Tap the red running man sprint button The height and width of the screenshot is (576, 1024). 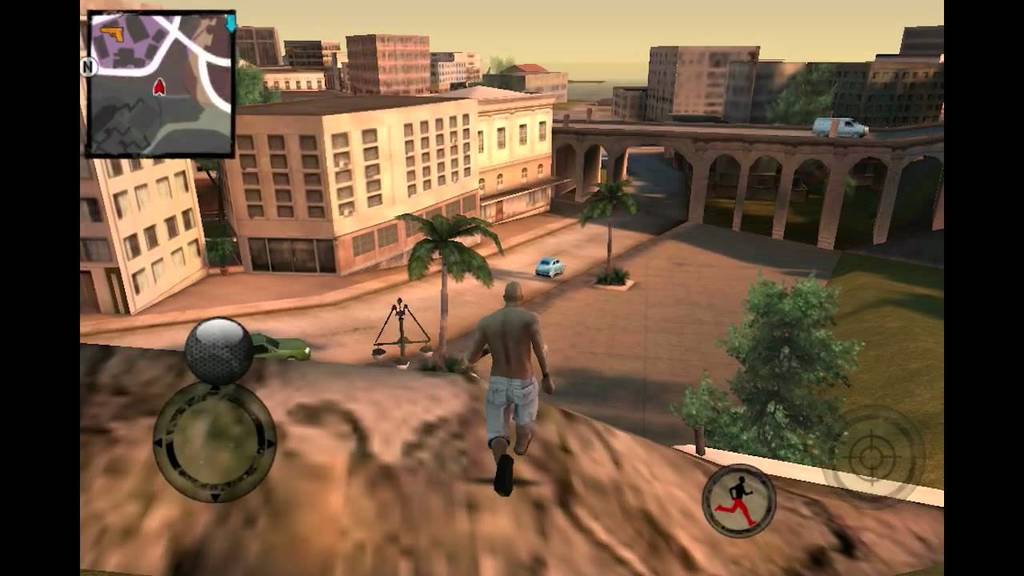tap(739, 500)
